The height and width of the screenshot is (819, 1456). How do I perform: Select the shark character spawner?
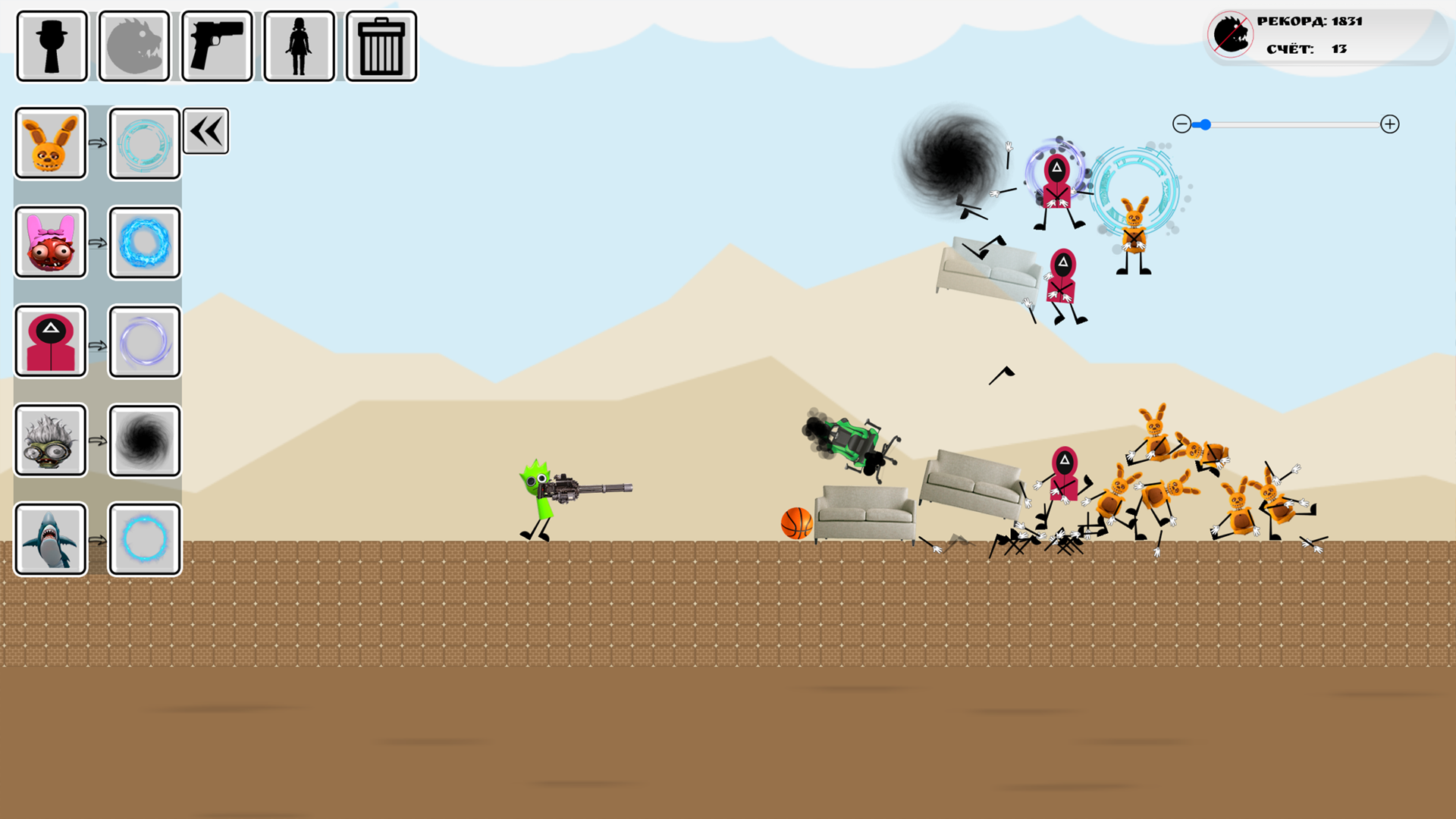pyautogui.click(x=50, y=540)
